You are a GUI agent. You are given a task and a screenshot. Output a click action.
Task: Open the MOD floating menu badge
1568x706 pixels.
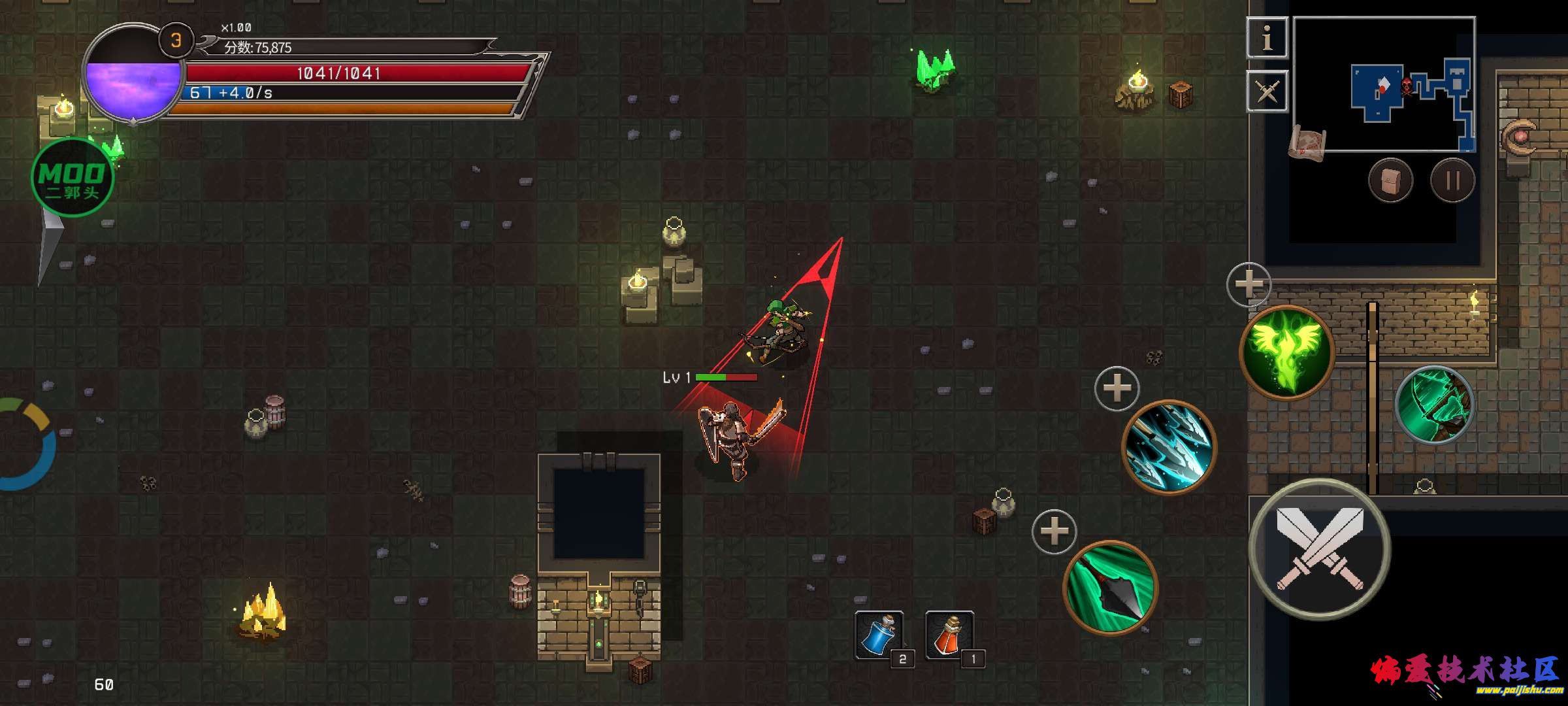click(x=73, y=178)
